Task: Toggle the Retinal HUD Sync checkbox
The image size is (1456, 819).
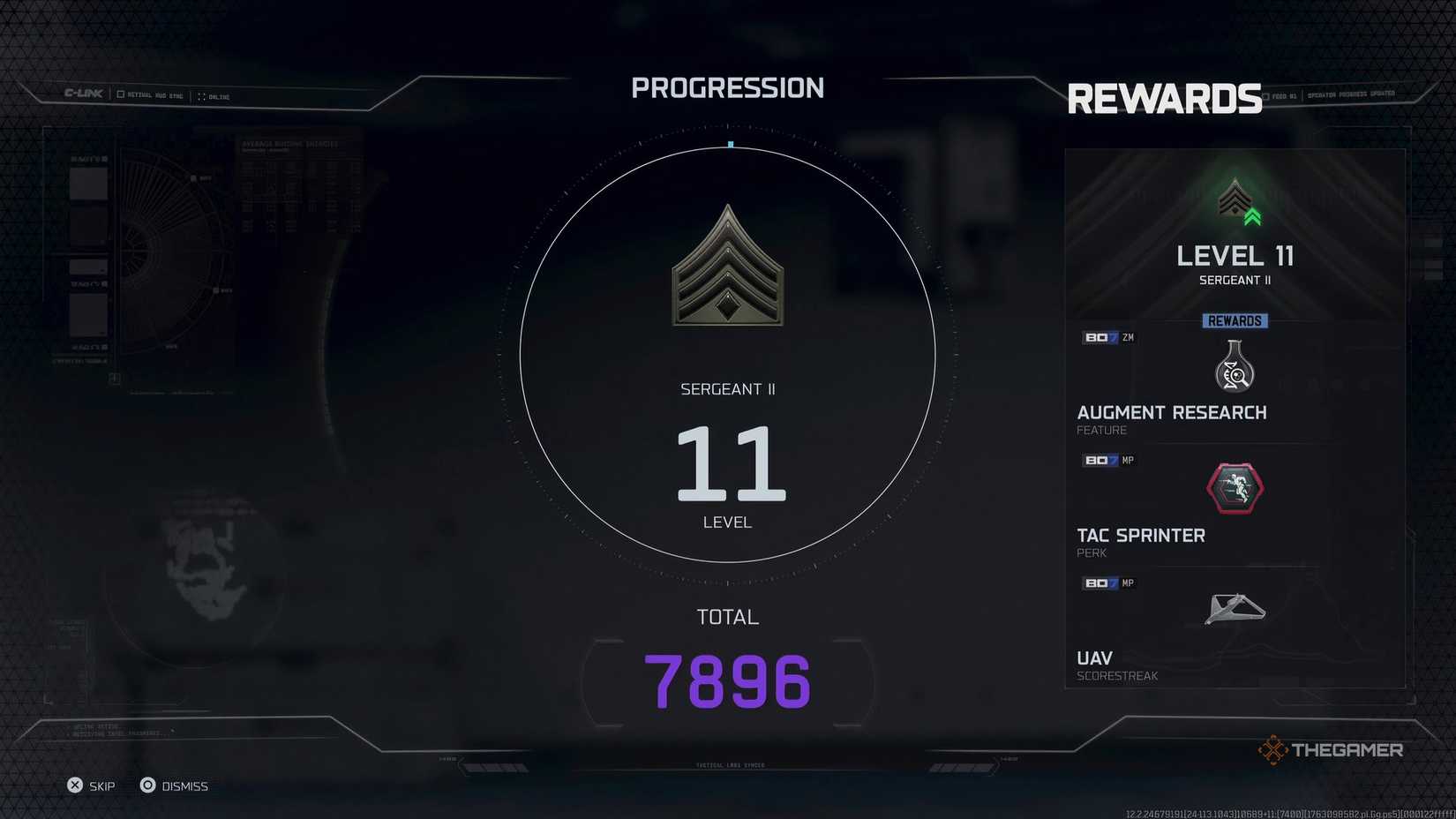Action: coord(120,94)
